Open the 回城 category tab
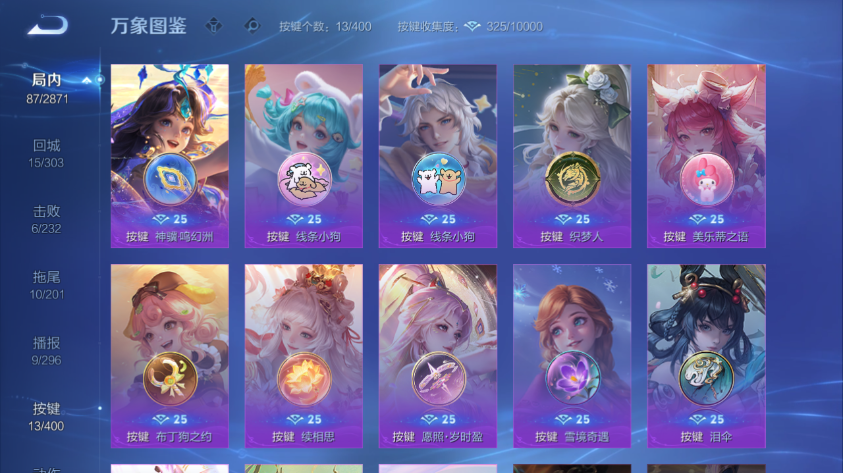 click(x=47, y=153)
